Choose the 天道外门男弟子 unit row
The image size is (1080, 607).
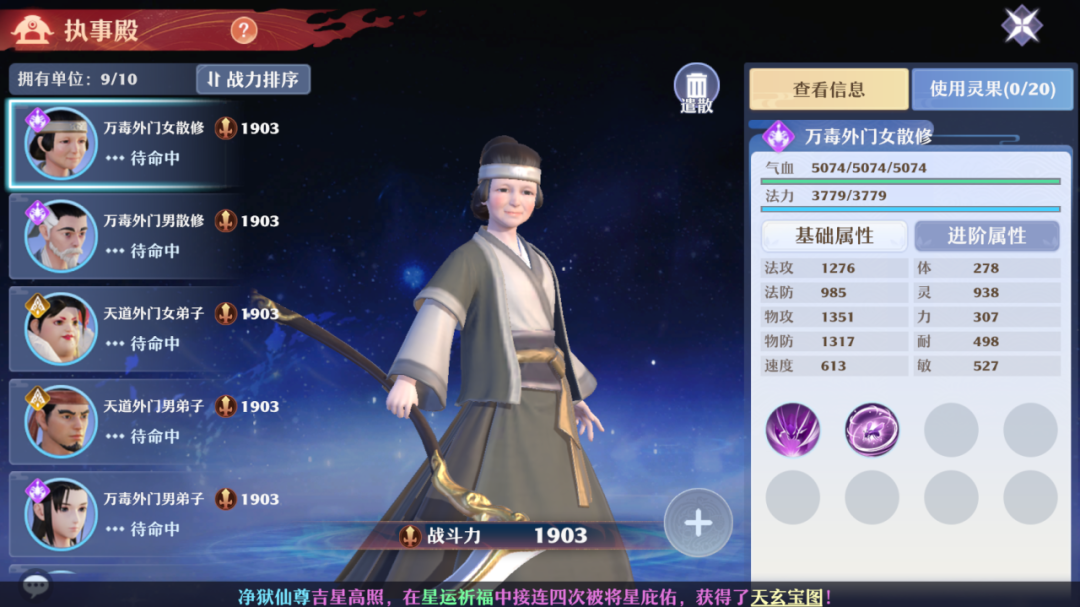[x=125, y=421]
